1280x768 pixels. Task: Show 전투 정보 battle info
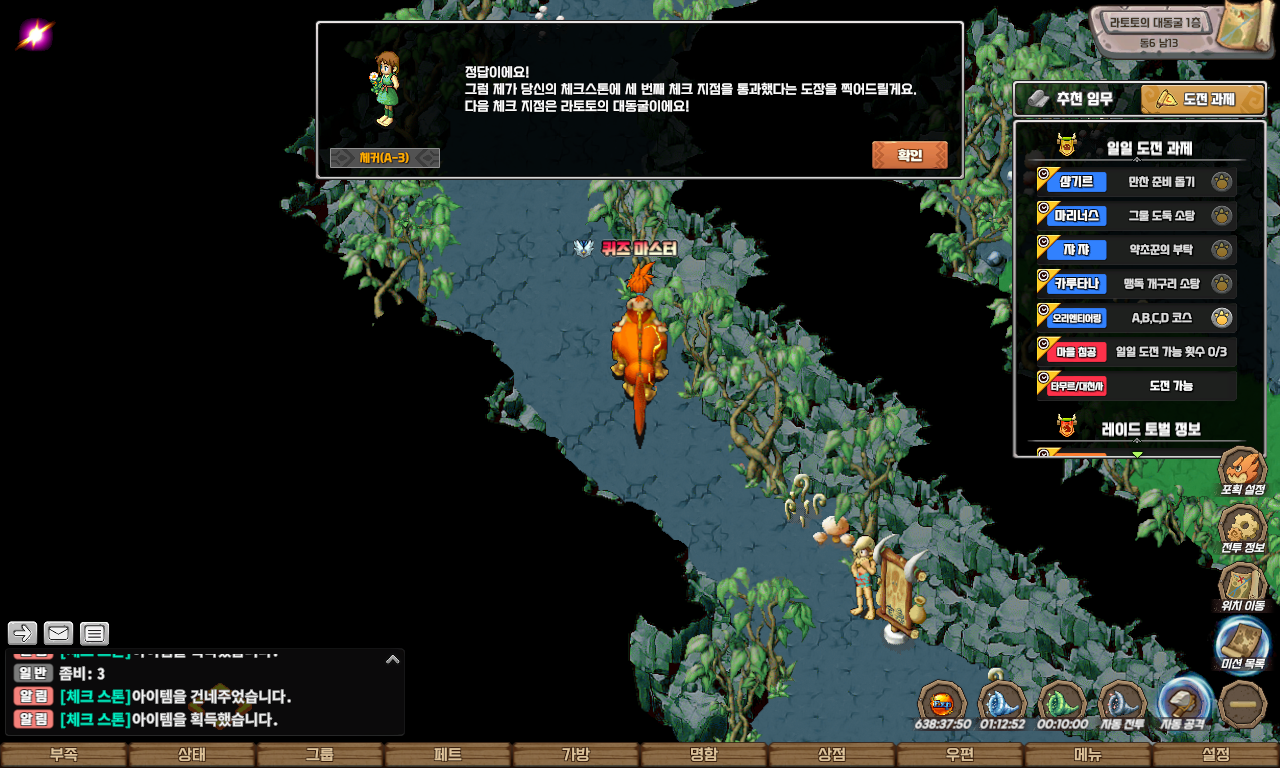(1242, 529)
